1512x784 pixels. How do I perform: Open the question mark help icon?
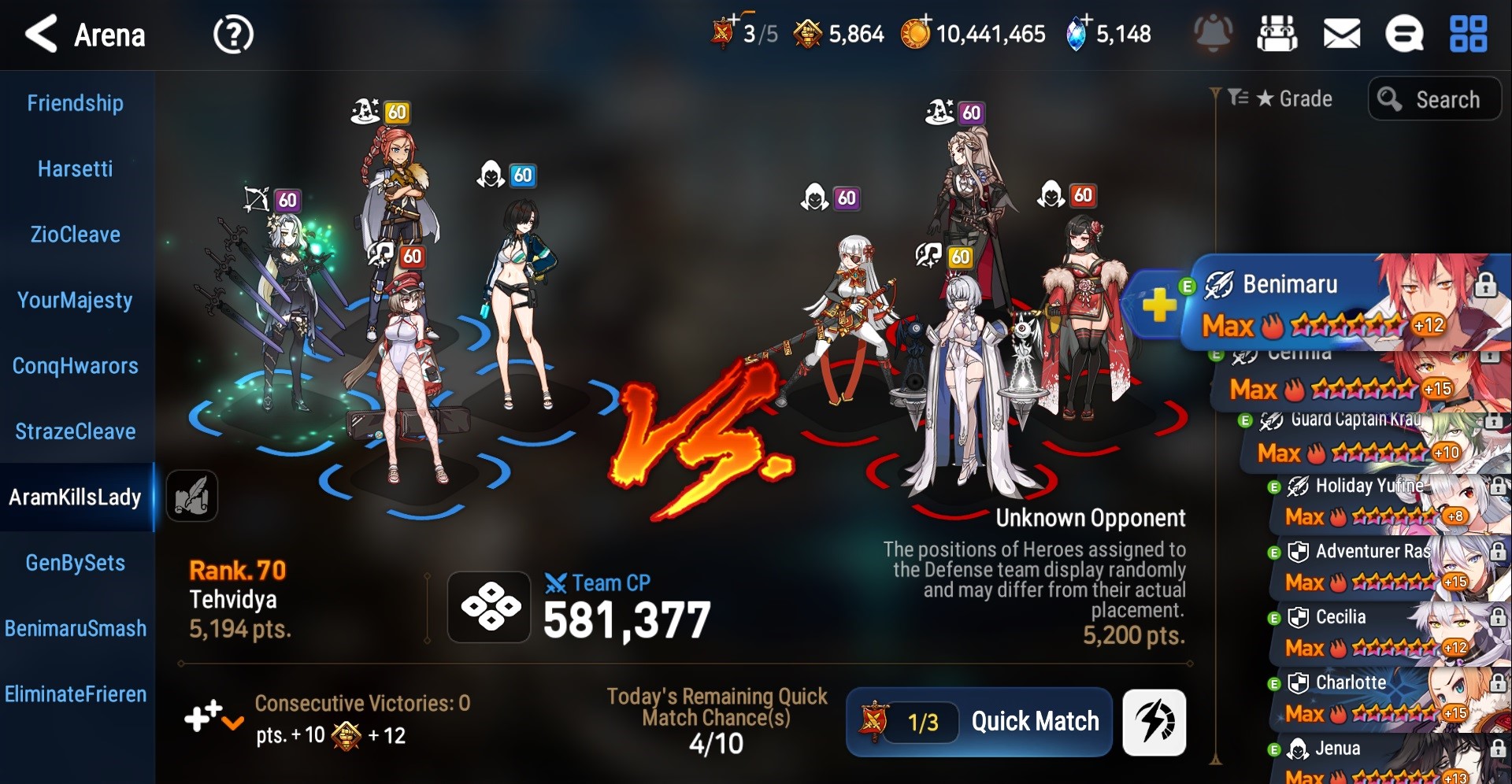pyautogui.click(x=233, y=35)
